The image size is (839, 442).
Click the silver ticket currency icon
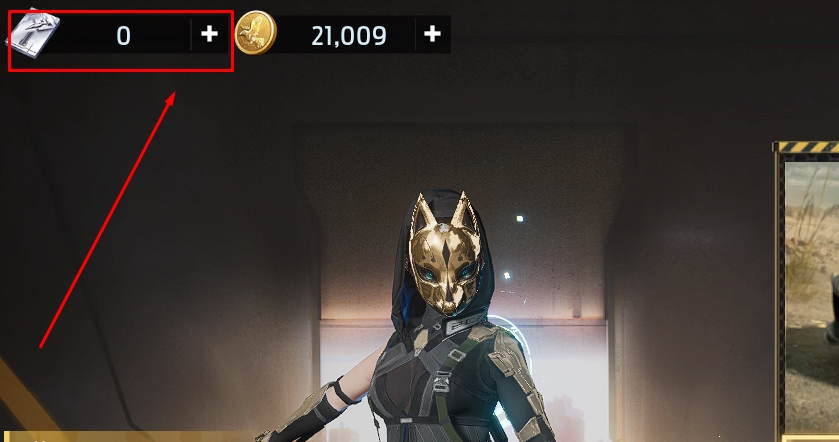[x=34, y=35]
